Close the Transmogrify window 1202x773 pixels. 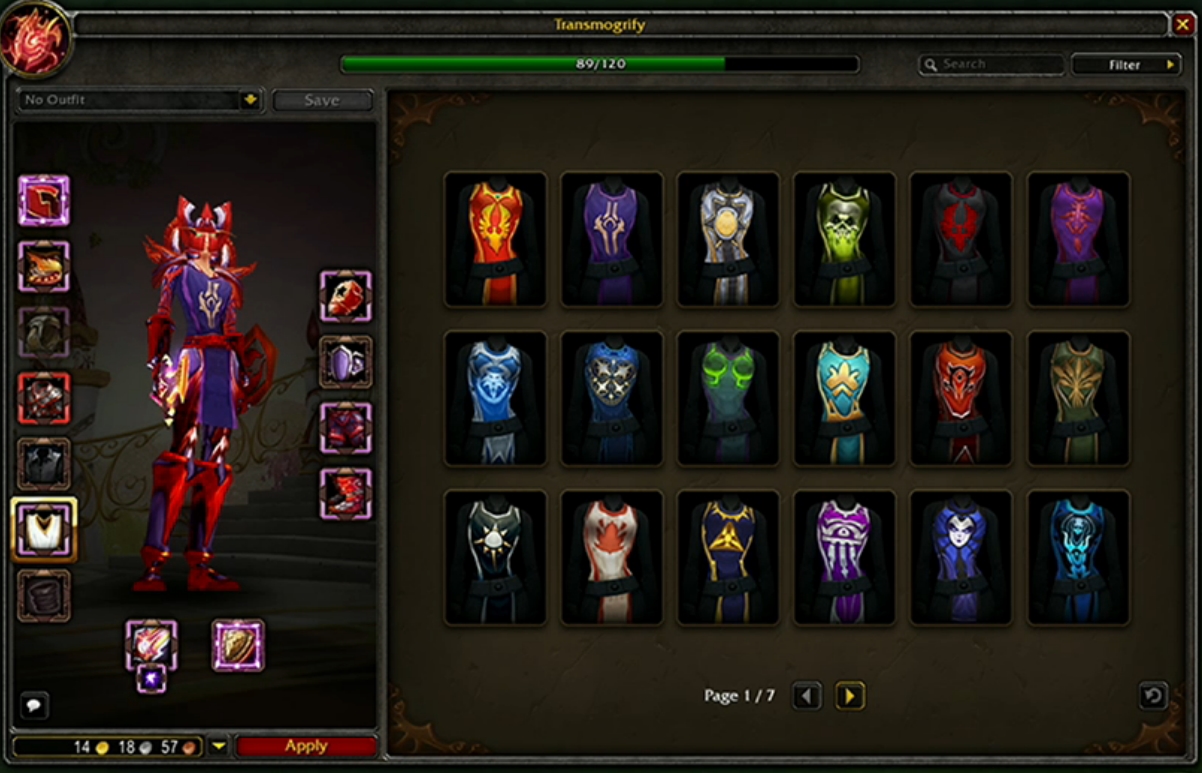1183,24
